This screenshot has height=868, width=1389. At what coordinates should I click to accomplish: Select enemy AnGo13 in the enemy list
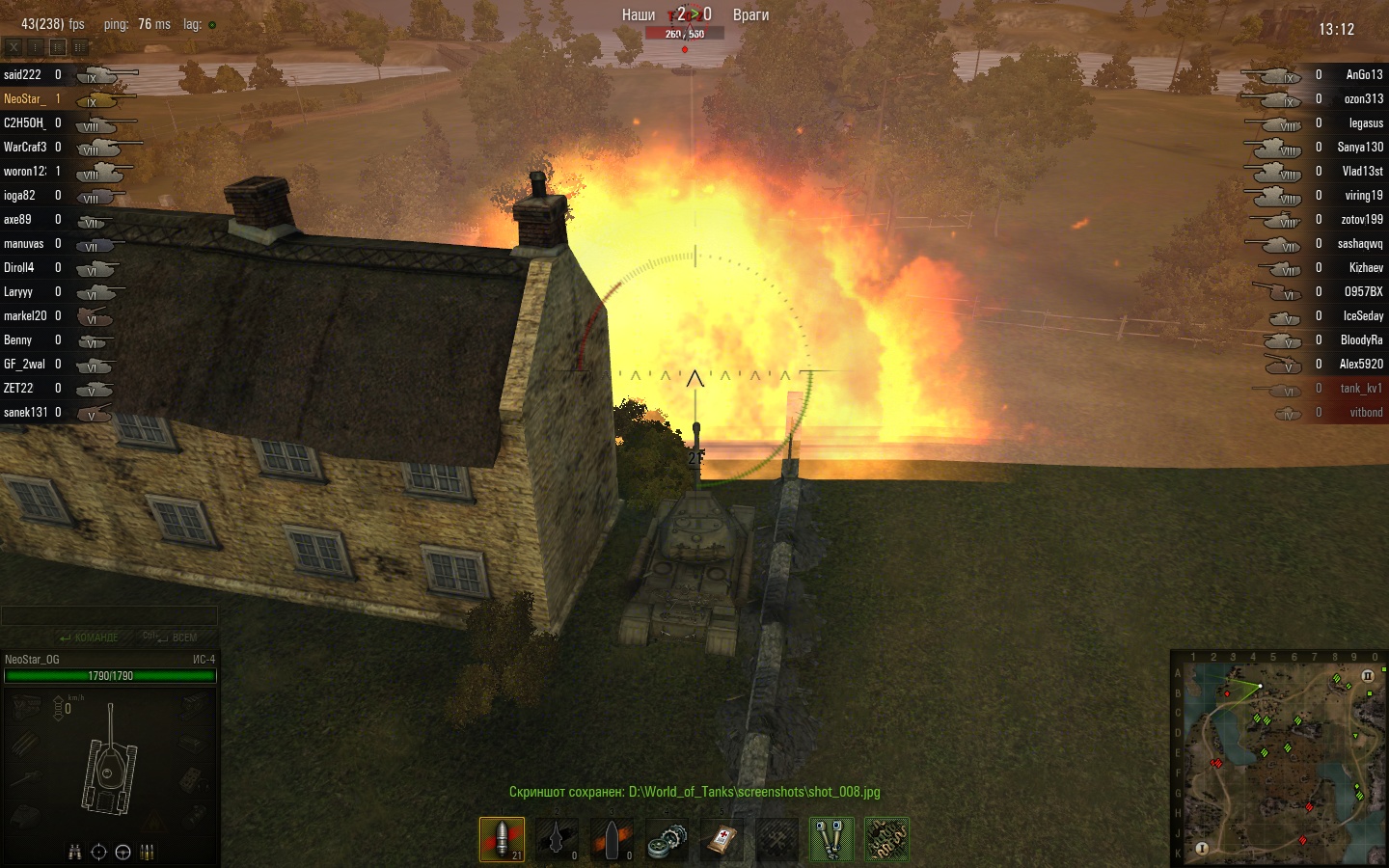(1363, 75)
